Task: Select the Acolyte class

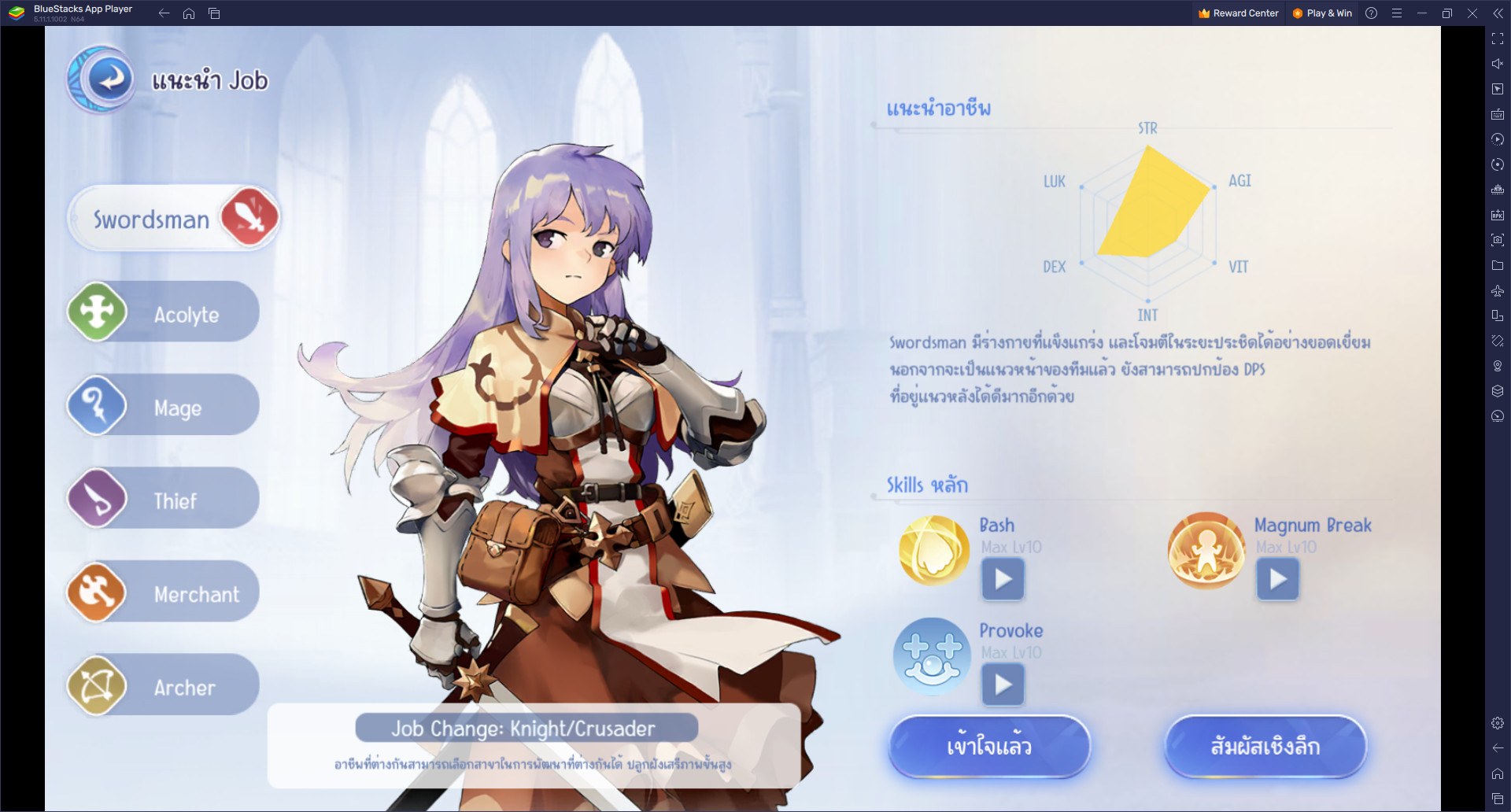Action: coord(163,312)
